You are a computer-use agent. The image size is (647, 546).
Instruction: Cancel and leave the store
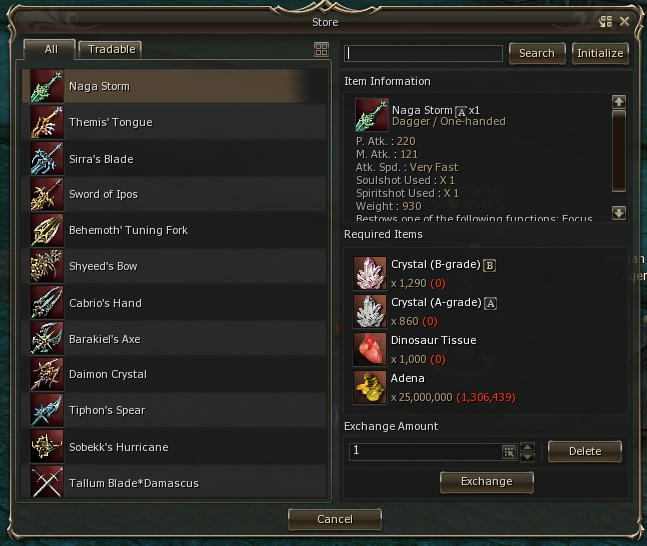click(335, 519)
